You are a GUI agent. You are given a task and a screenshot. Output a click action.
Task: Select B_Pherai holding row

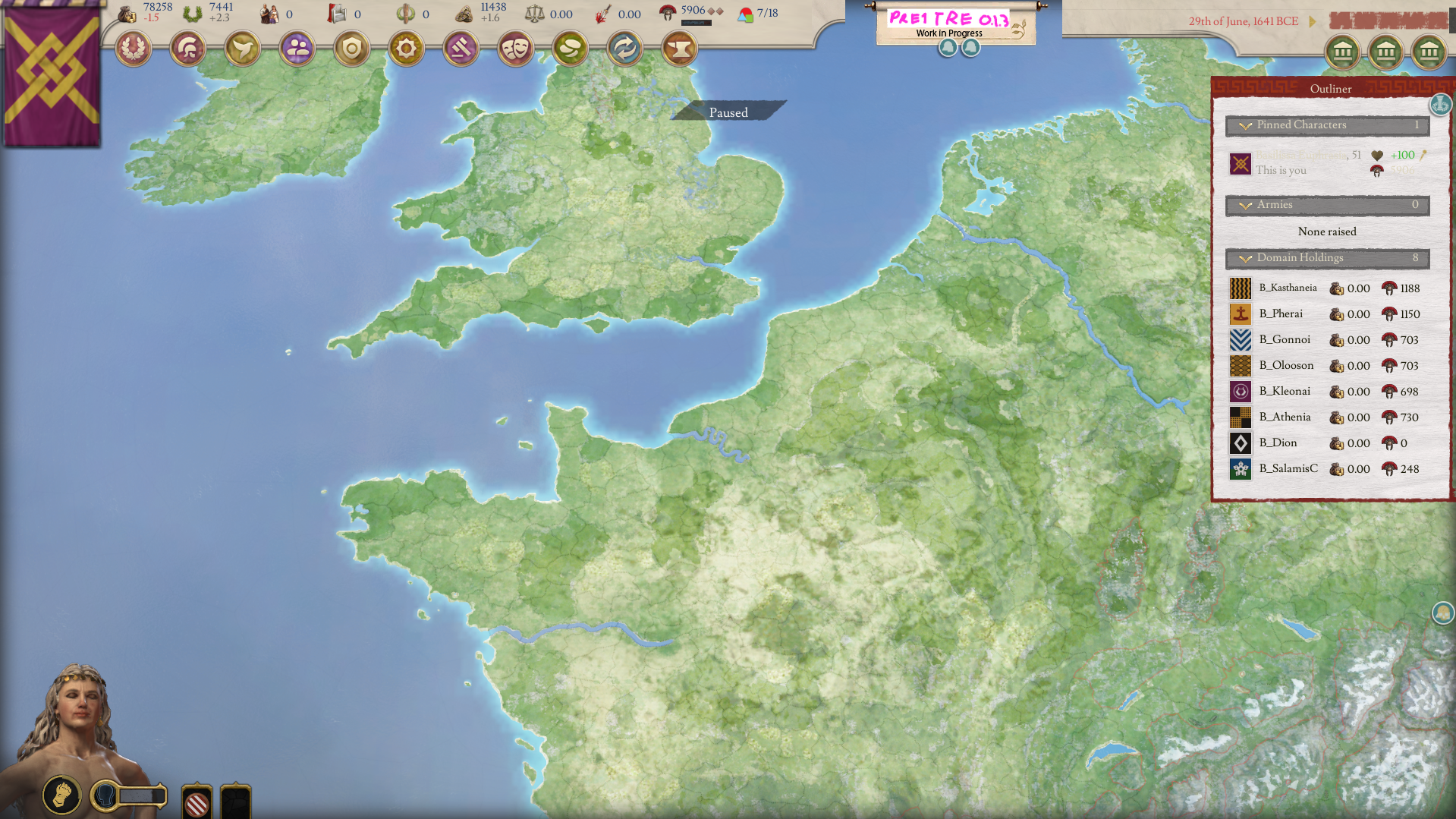coord(1281,314)
